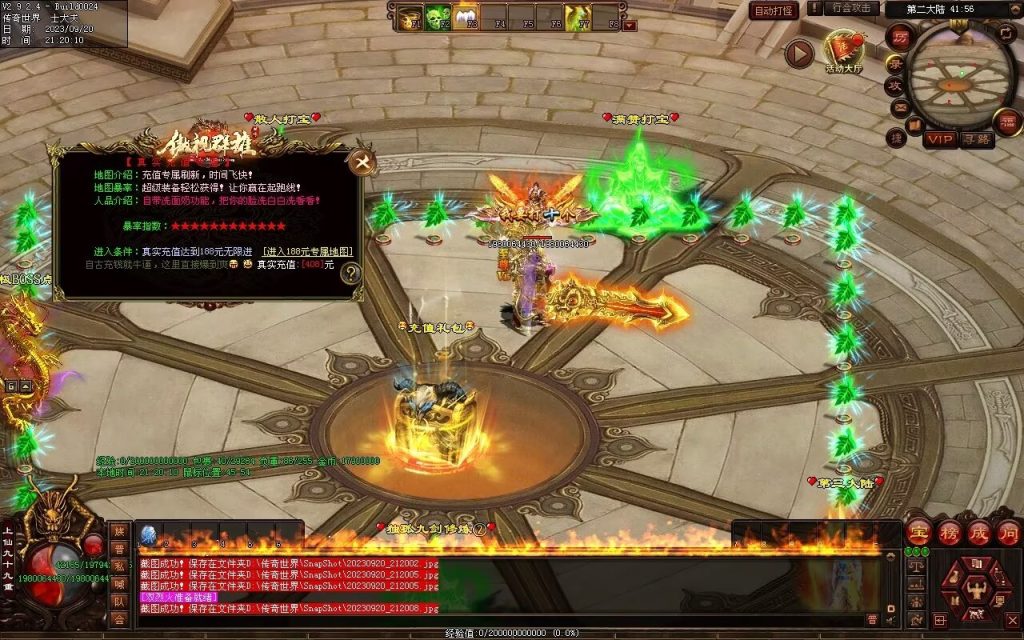Click the round play arrow button
The height and width of the screenshot is (640, 1024).
798,53
